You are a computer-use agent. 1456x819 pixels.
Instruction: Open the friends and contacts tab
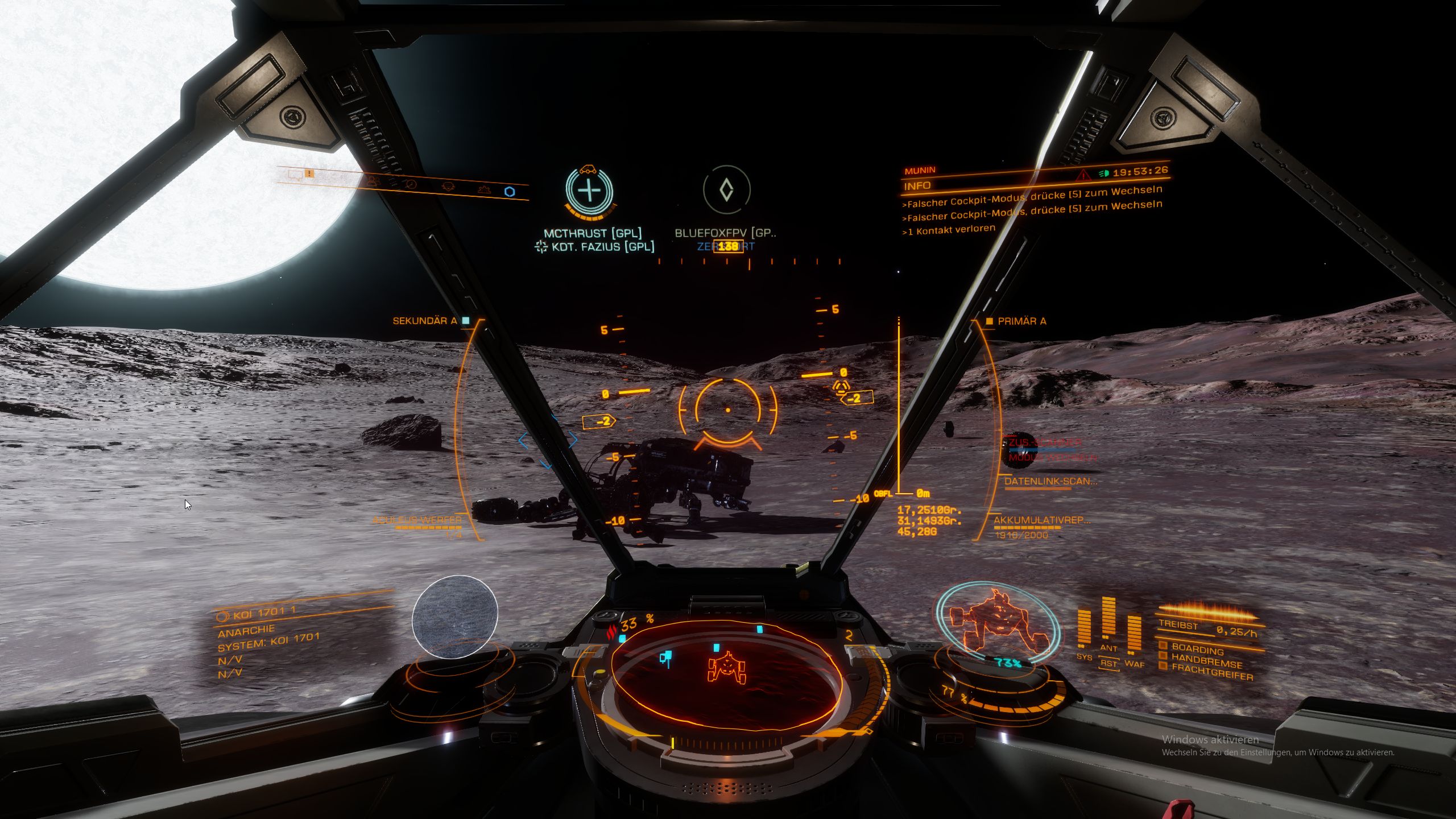(373, 180)
